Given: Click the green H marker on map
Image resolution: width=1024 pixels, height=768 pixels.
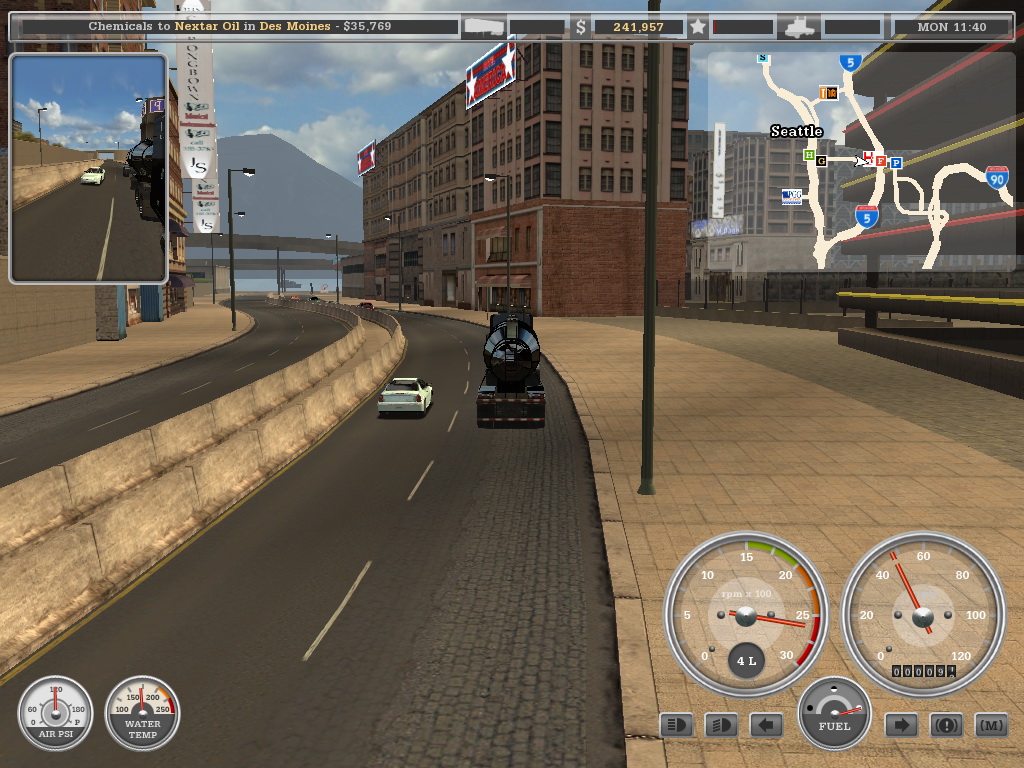Looking at the screenshot, I should point(809,155).
